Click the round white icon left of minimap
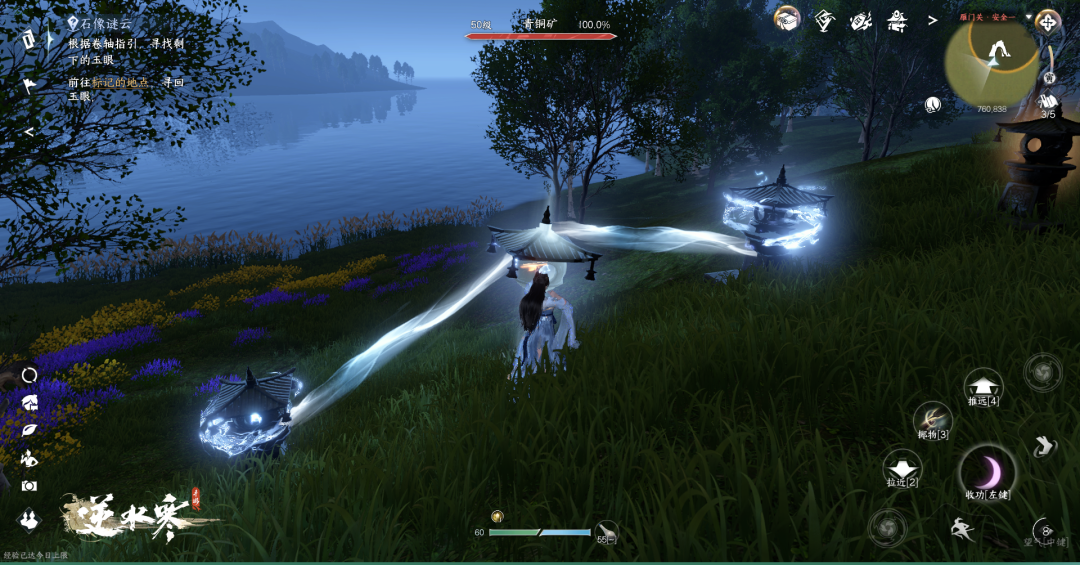Screen dimensions: 1080x565 932,104
